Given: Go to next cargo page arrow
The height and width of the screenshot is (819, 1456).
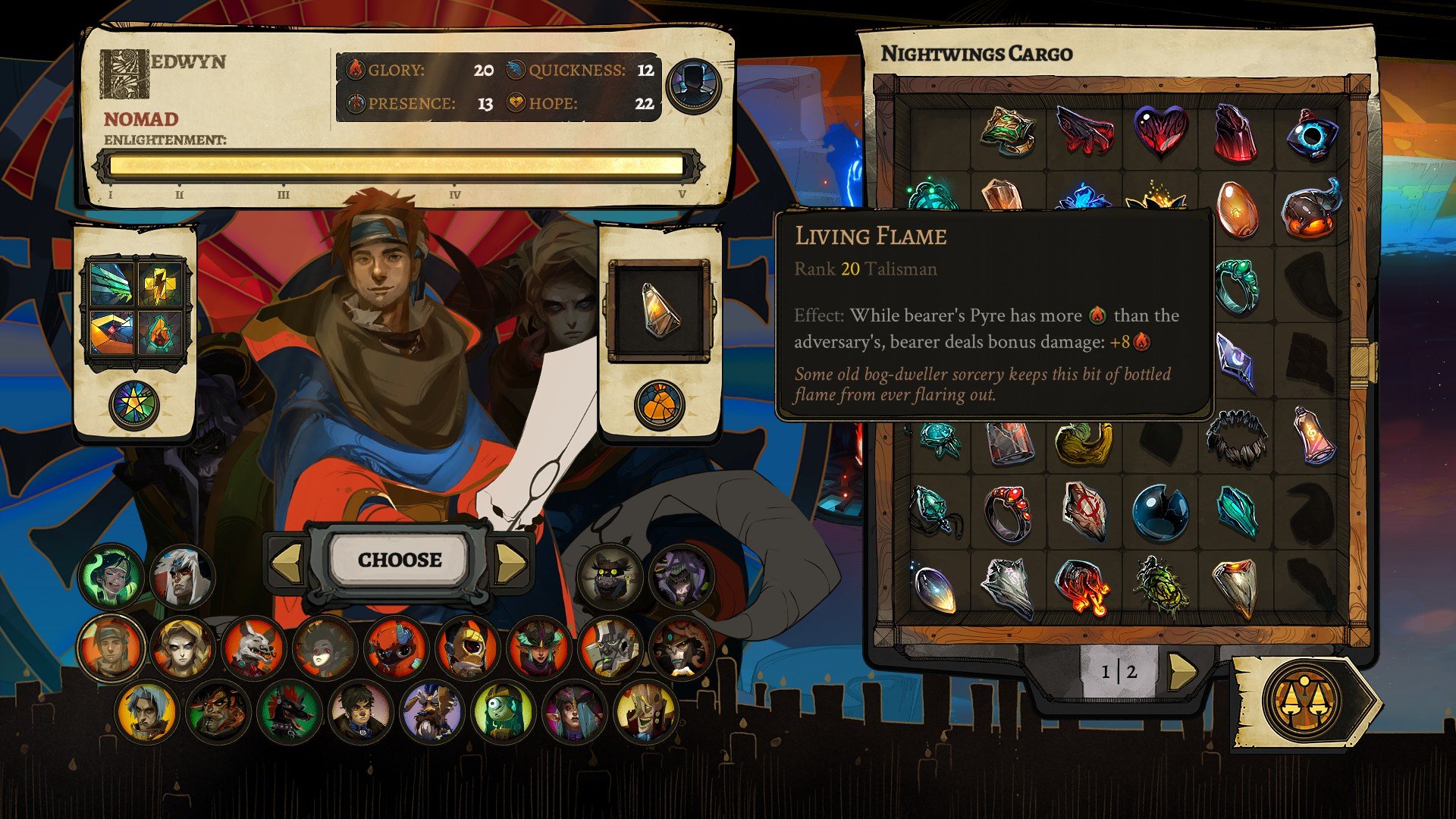Looking at the screenshot, I should 1181,671.
